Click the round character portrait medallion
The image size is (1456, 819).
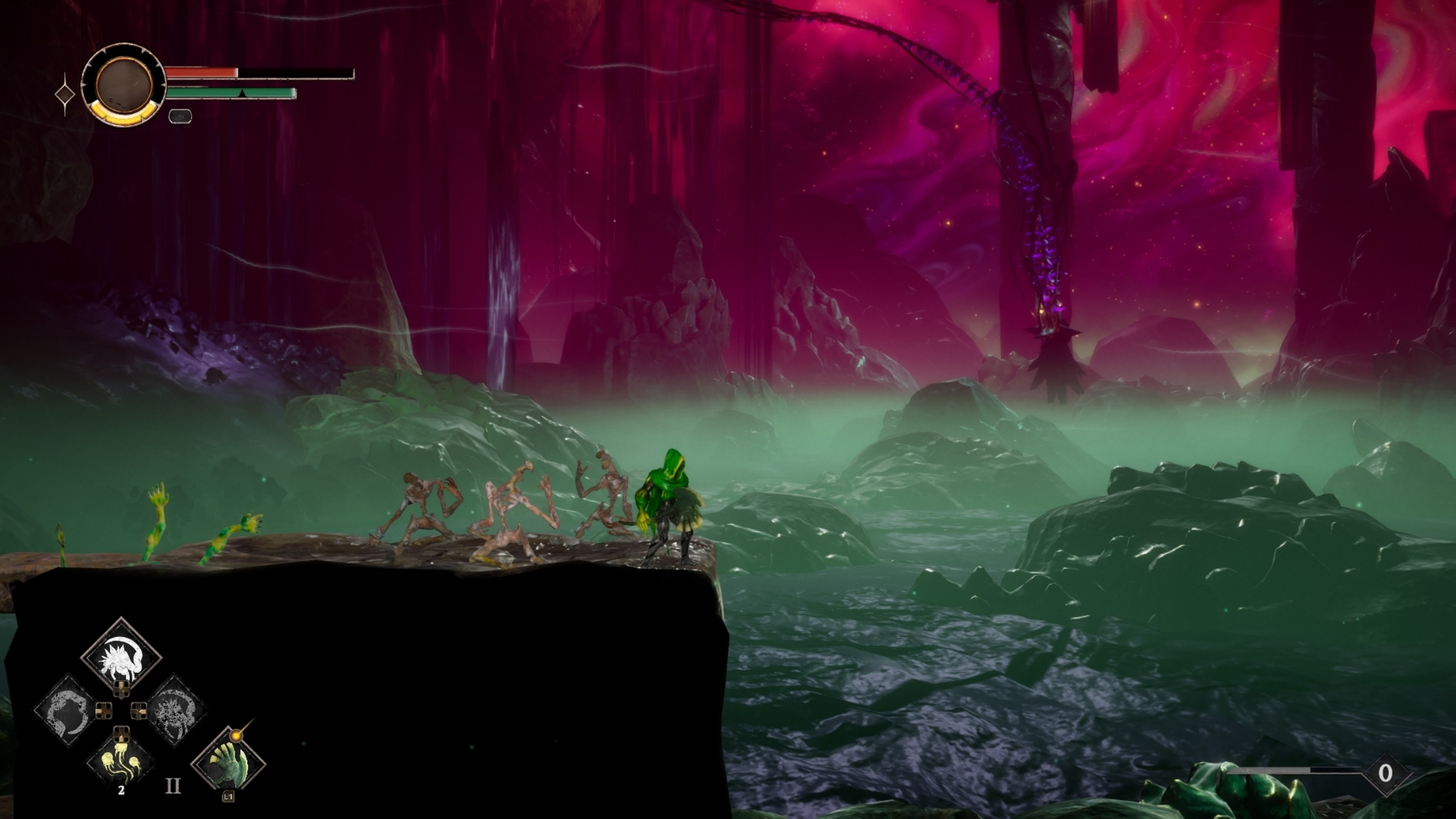click(x=124, y=84)
